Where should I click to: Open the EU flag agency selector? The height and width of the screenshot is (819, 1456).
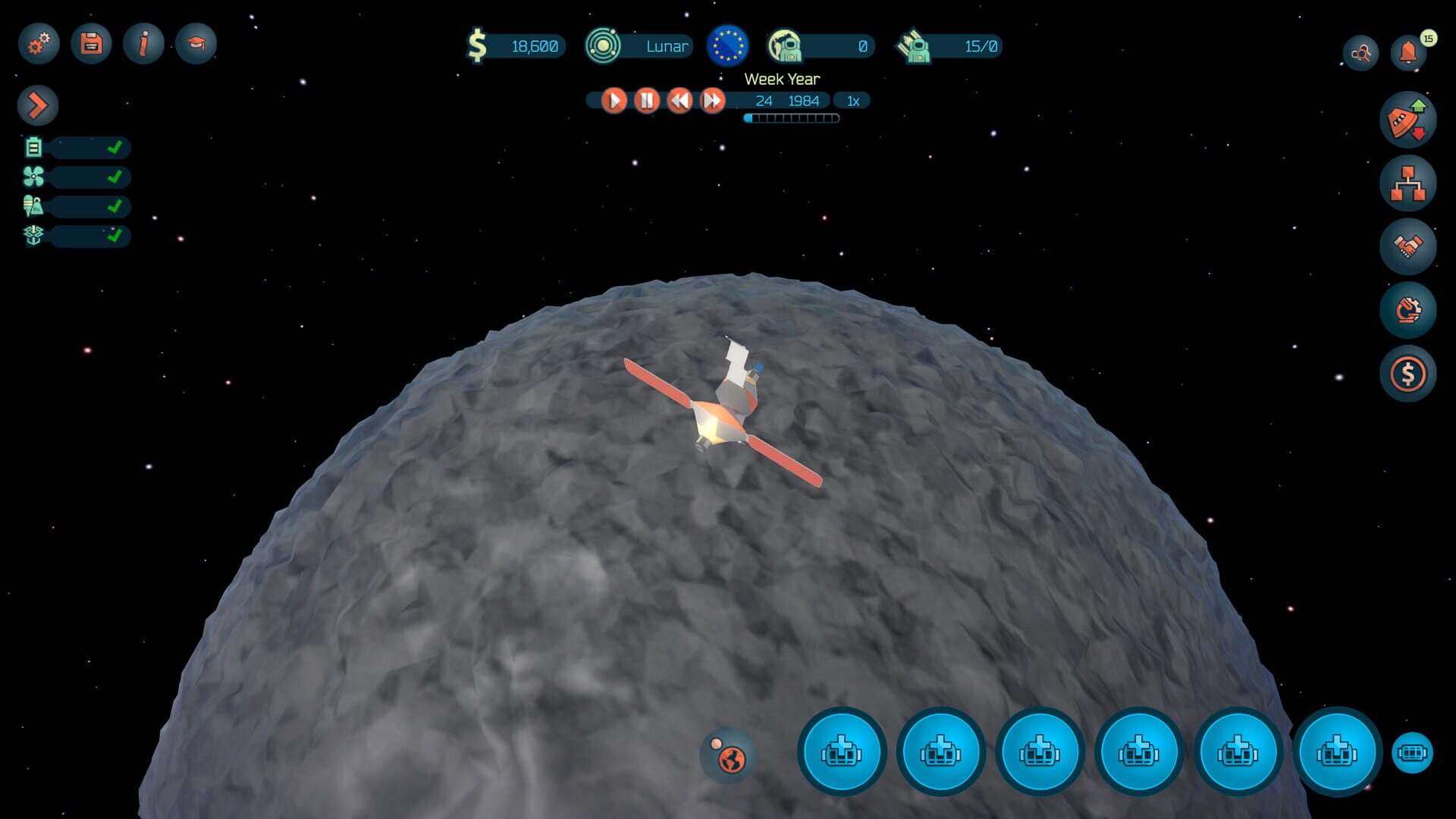[726, 46]
